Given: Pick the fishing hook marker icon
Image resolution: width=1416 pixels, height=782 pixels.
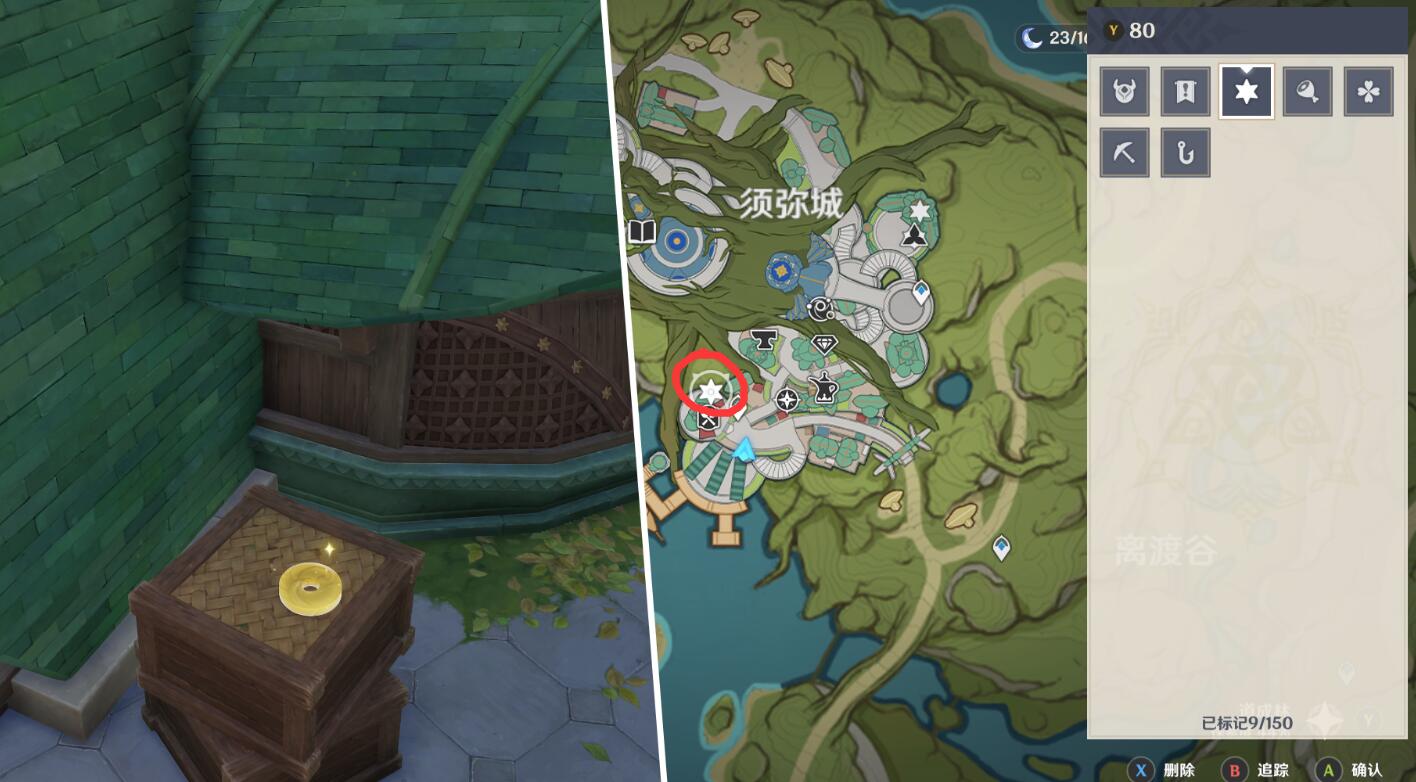Looking at the screenshot, I should pyautogui.click(x=1185, y=152).
